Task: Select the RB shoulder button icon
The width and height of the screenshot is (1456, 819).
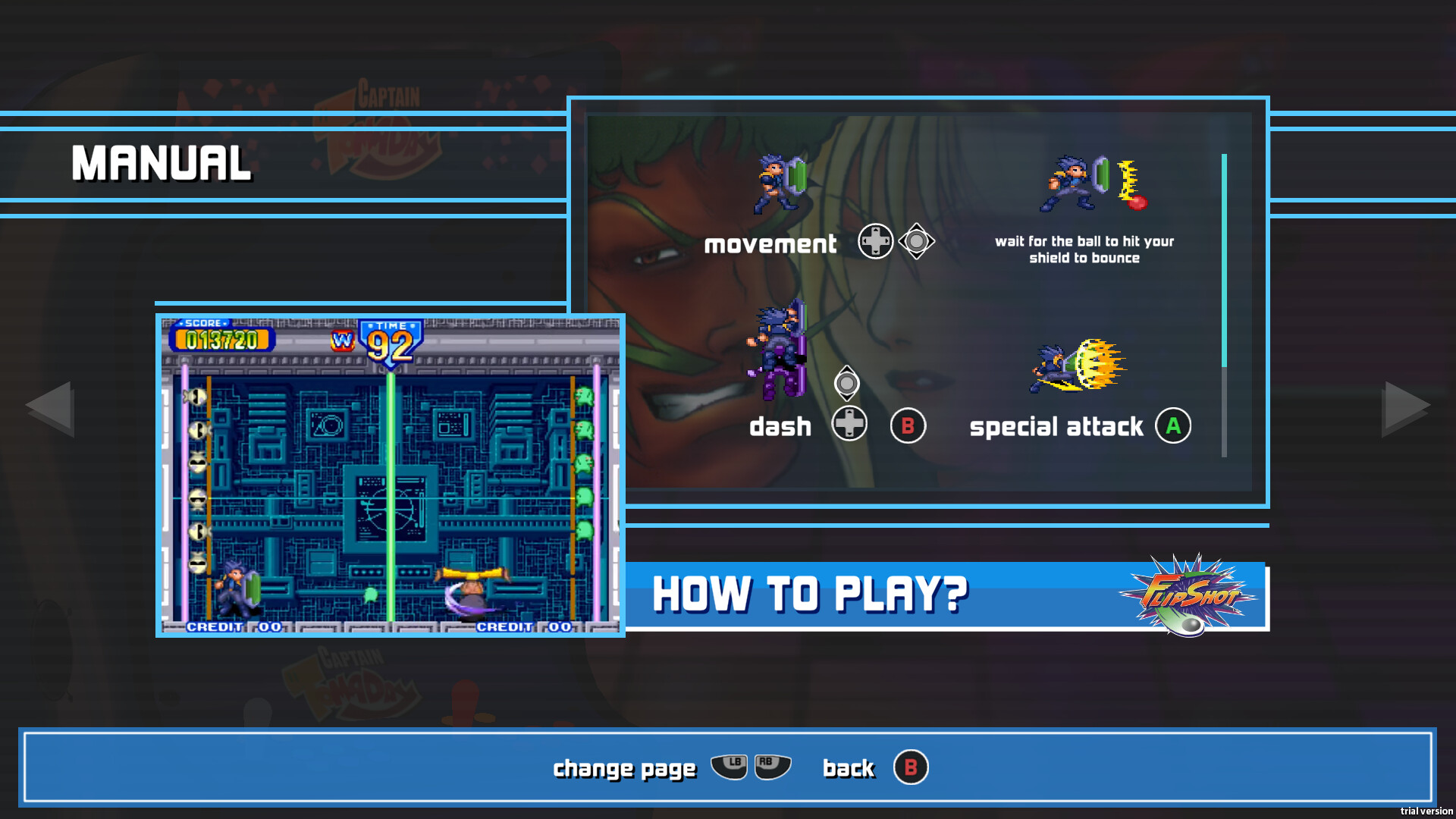Action: point(771,767)
